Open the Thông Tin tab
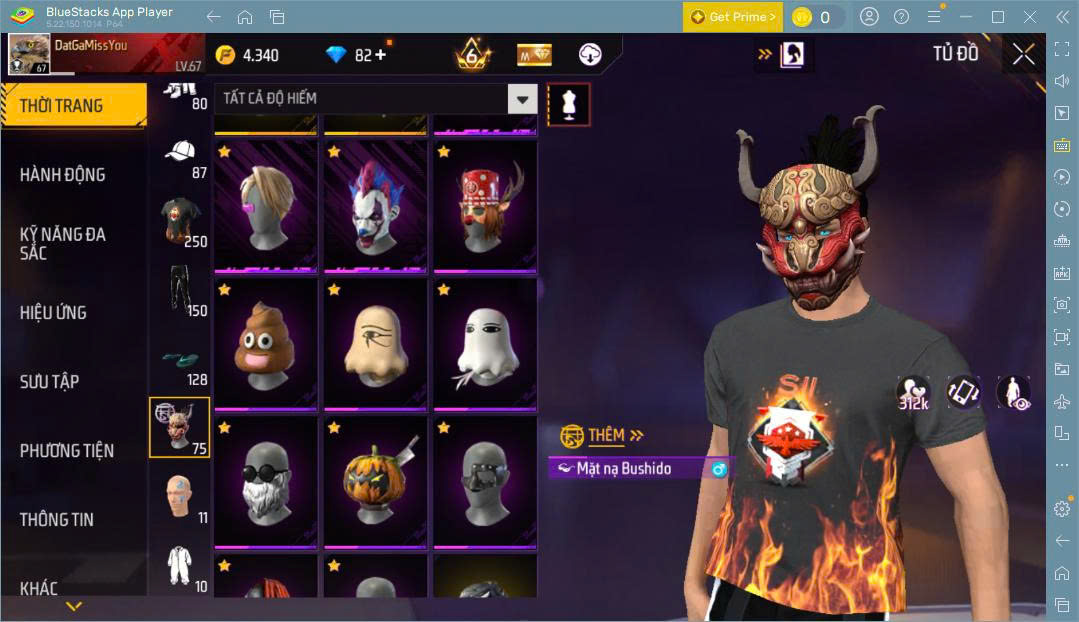 (x=56, y=519)
